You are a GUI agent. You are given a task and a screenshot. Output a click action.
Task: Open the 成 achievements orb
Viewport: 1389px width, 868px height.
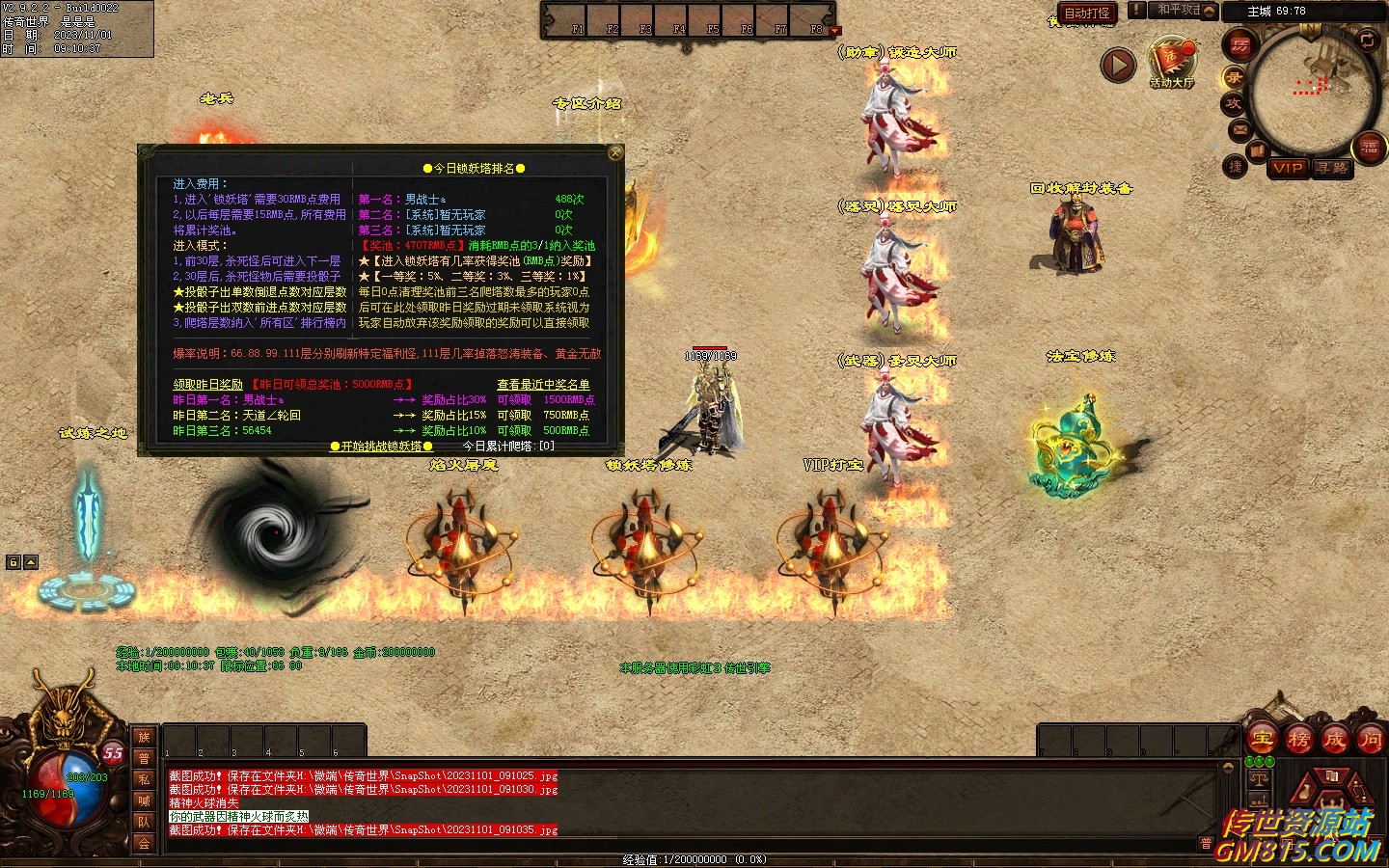pyautogui.click(x=1334, y=741)
